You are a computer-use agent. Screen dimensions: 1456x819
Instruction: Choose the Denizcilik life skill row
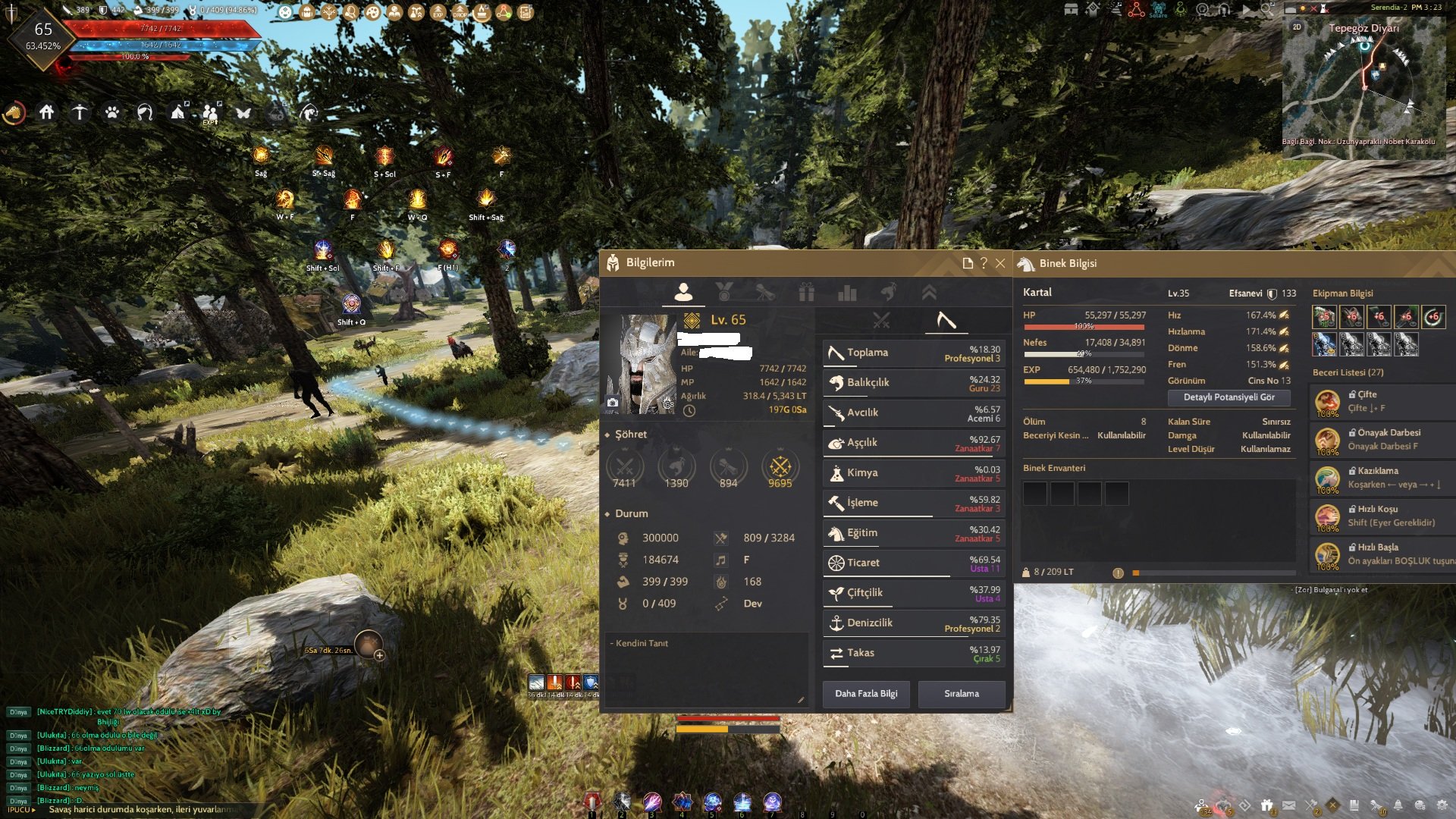(x=913, y=623)
